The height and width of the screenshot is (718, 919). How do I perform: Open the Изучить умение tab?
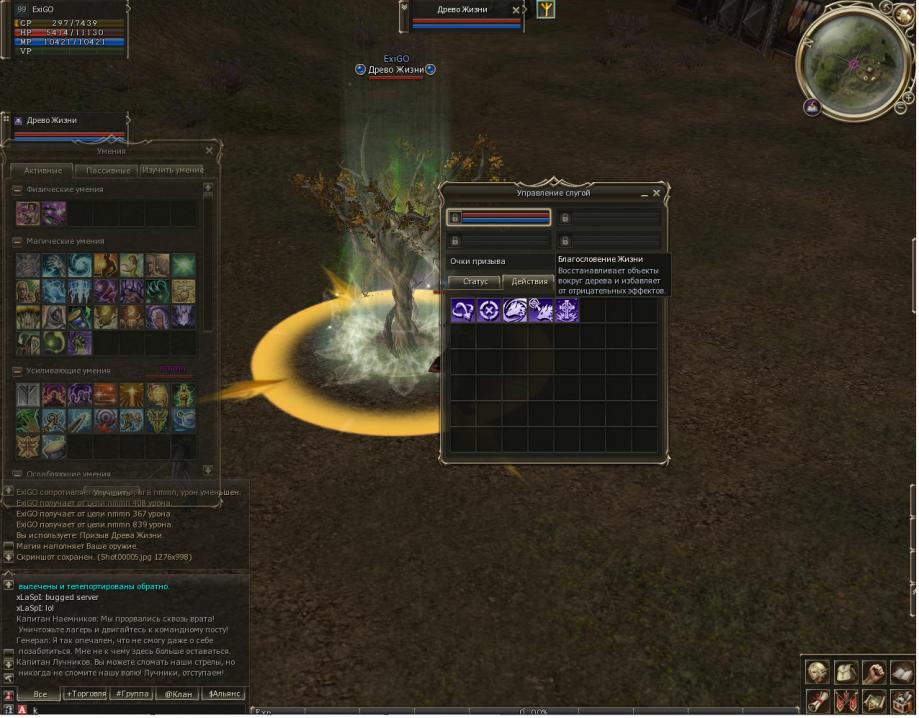(172, 170)
